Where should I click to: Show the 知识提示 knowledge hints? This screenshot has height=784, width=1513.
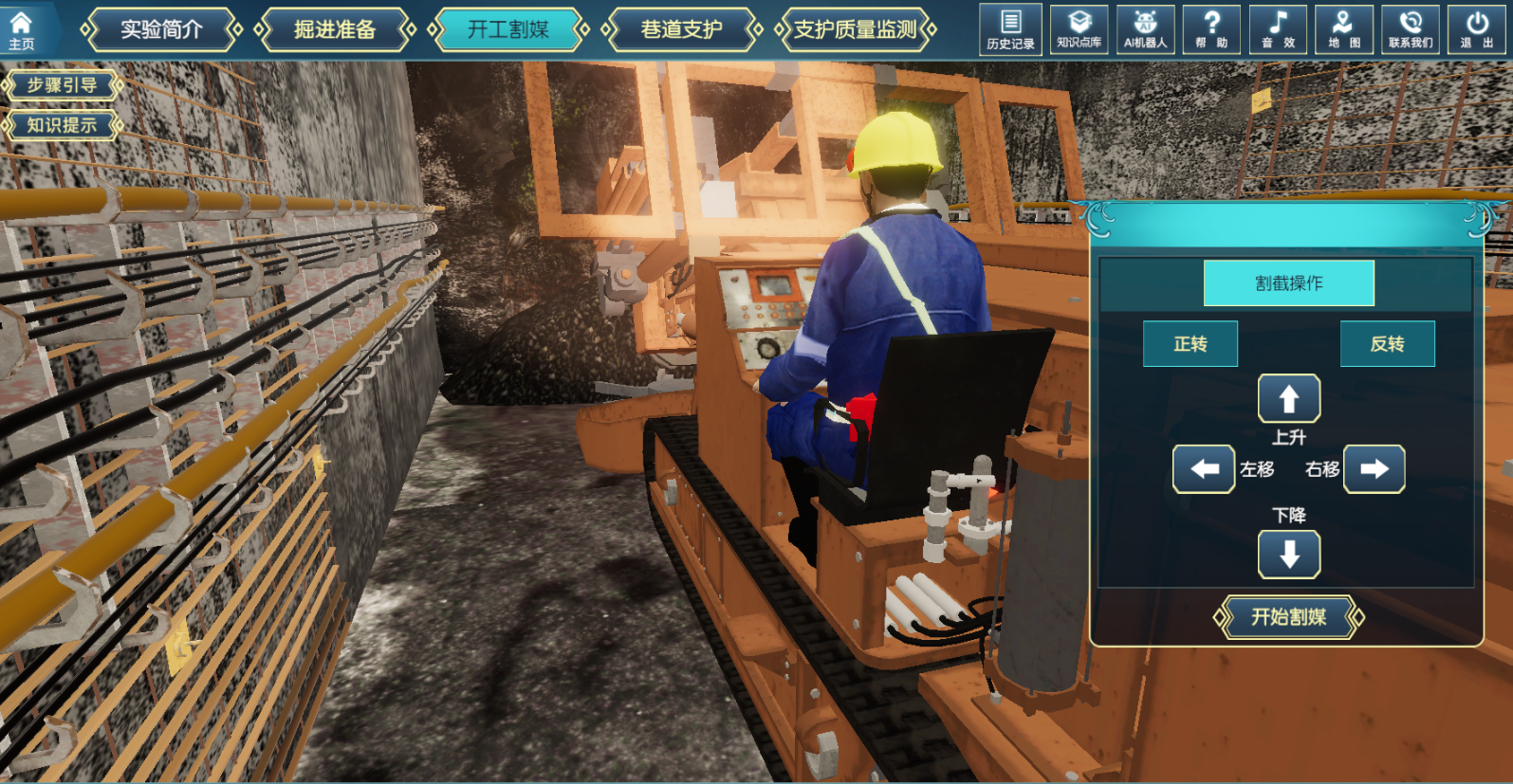click(63, 125)
